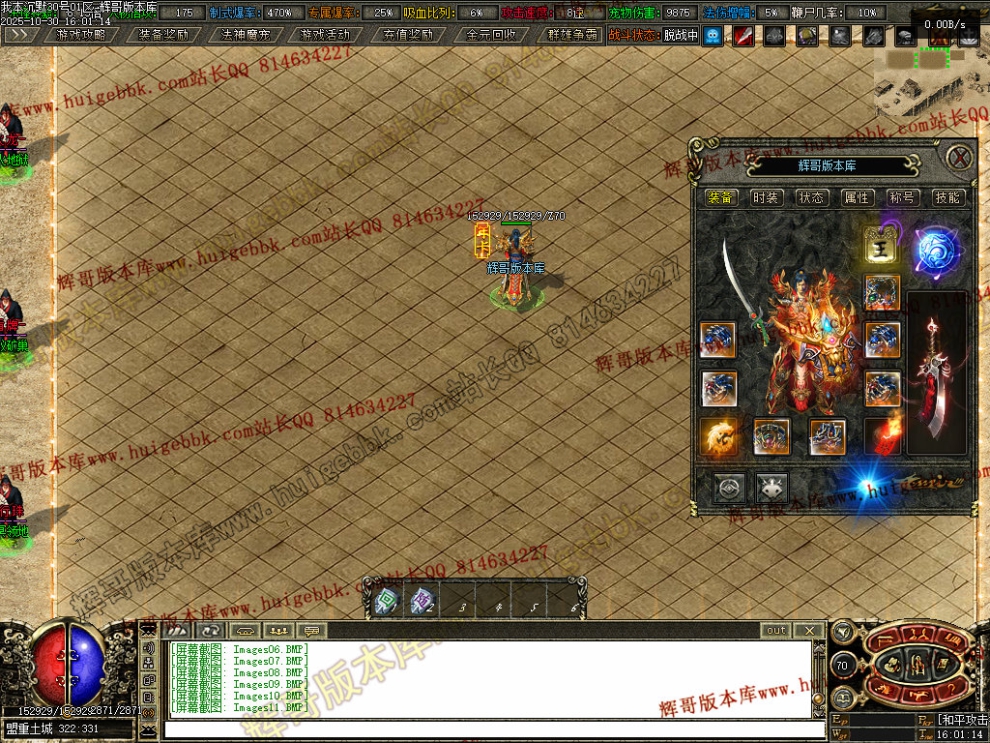Open the 装备奖励 menu
Viewport: 990px width, 743px height.
click(x=164, y=34)
